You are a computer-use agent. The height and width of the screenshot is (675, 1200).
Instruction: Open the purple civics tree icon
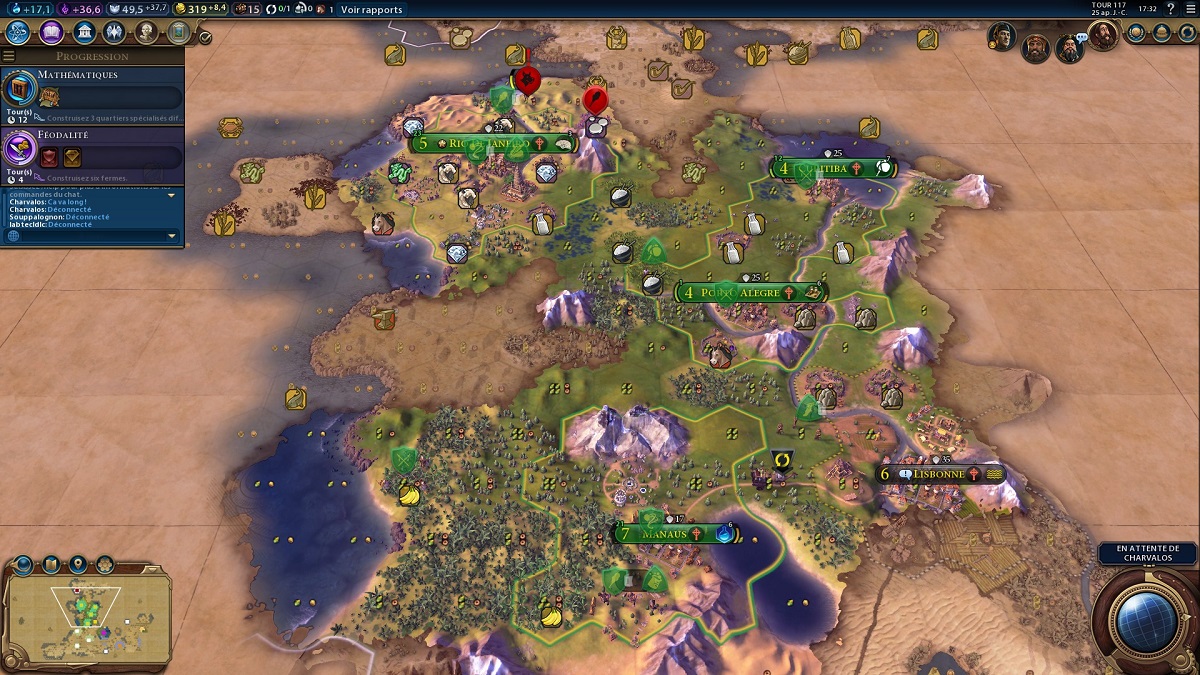click(x=51, y=33)
